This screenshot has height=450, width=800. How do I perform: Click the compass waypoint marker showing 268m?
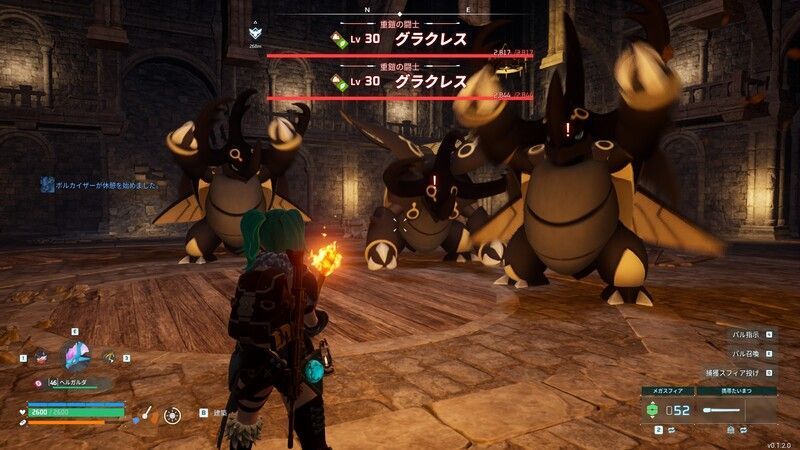click(255, 33)
